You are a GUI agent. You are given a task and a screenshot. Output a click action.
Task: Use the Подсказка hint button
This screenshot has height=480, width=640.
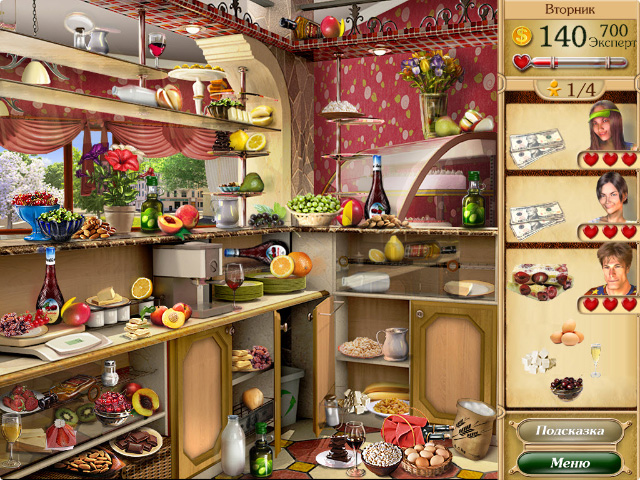pyautogui.click(x=569, y=431)
